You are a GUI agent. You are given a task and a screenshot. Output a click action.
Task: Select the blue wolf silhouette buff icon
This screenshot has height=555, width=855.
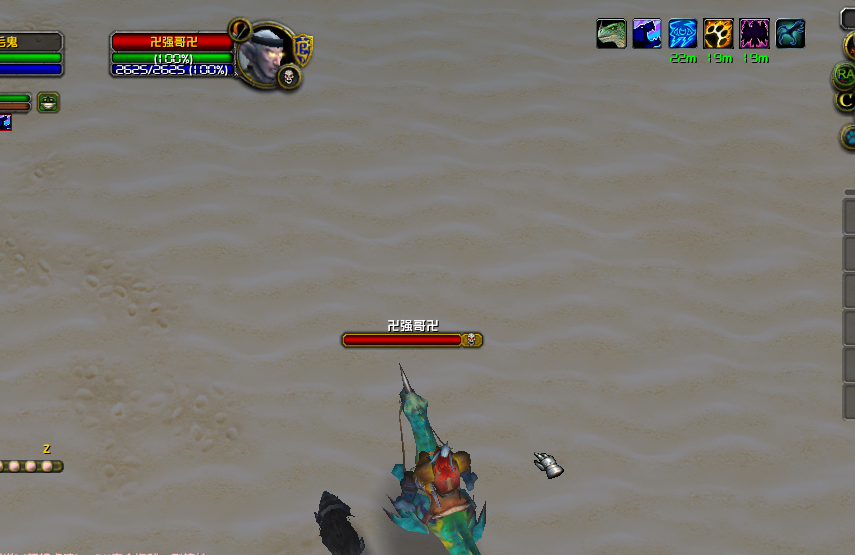(647, 34)
